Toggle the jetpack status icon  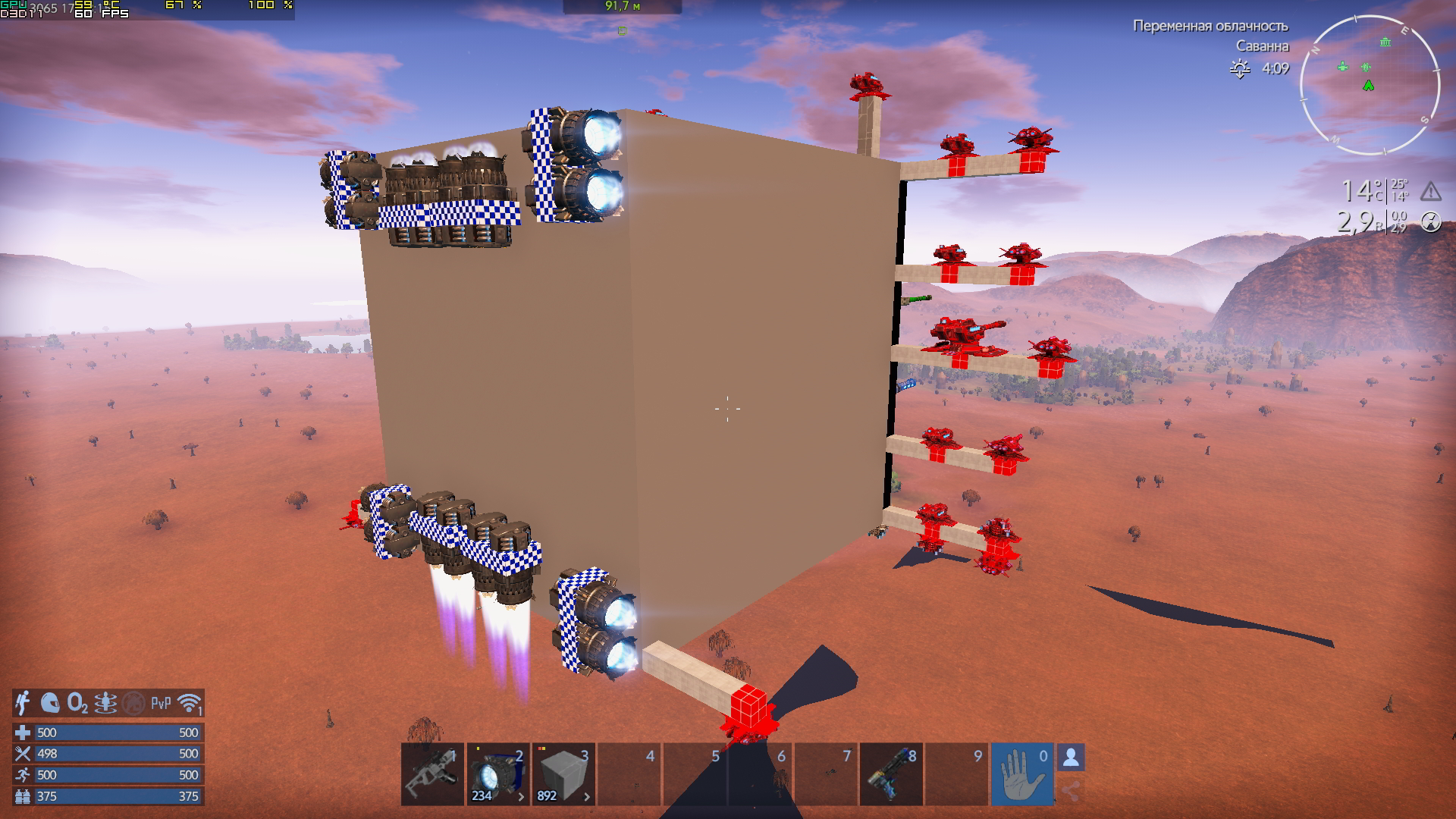click(24, 703)
